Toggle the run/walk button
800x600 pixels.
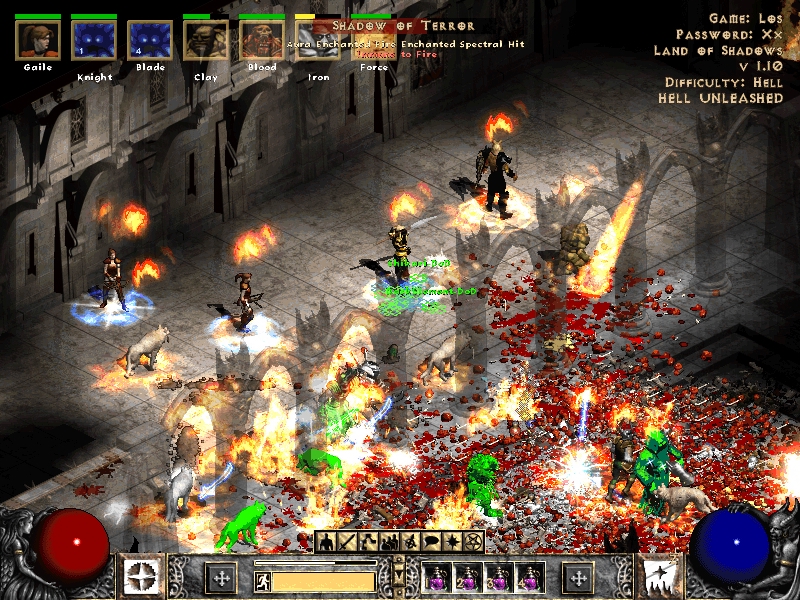261,579
